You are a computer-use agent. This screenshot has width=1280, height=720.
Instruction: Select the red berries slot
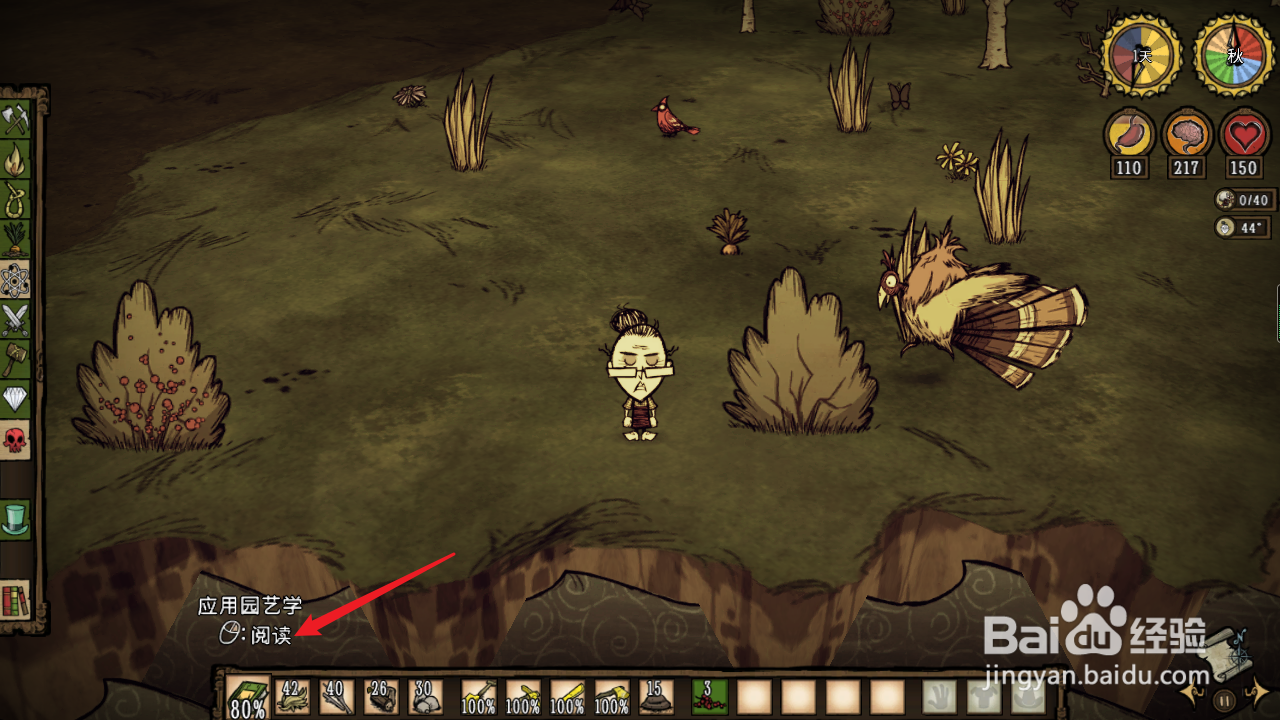(x=710, y=697)
